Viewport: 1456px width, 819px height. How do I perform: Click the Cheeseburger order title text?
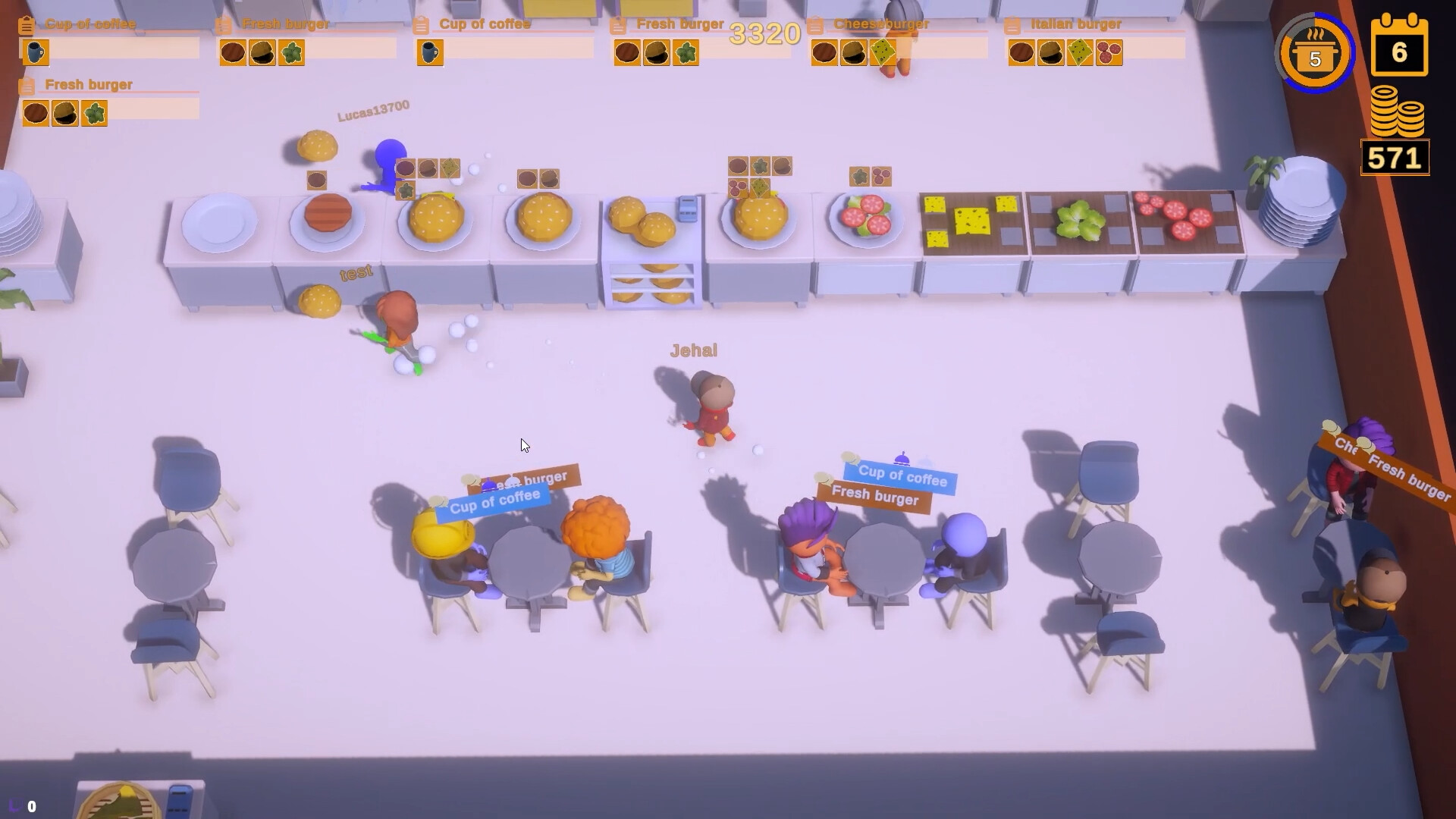coord(882,24)
